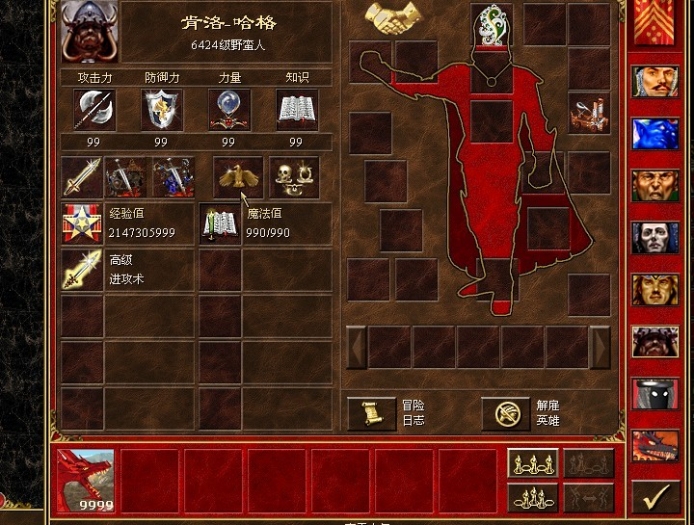Click the experience star medal icon
694x525 pixels.
tap(81, 223)
